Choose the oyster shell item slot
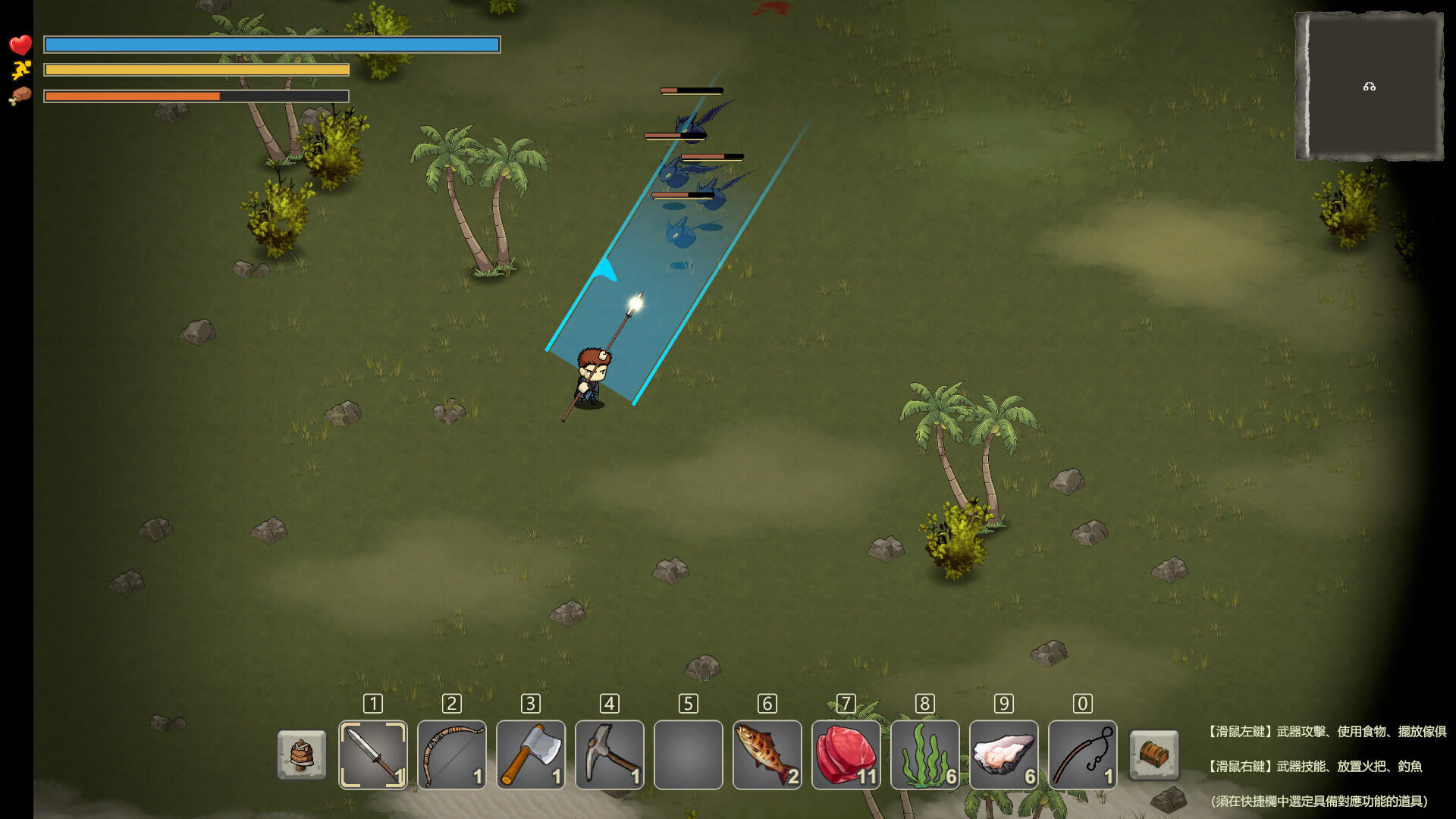Viewport: 1456px width, 819px height. [1004, 755]
